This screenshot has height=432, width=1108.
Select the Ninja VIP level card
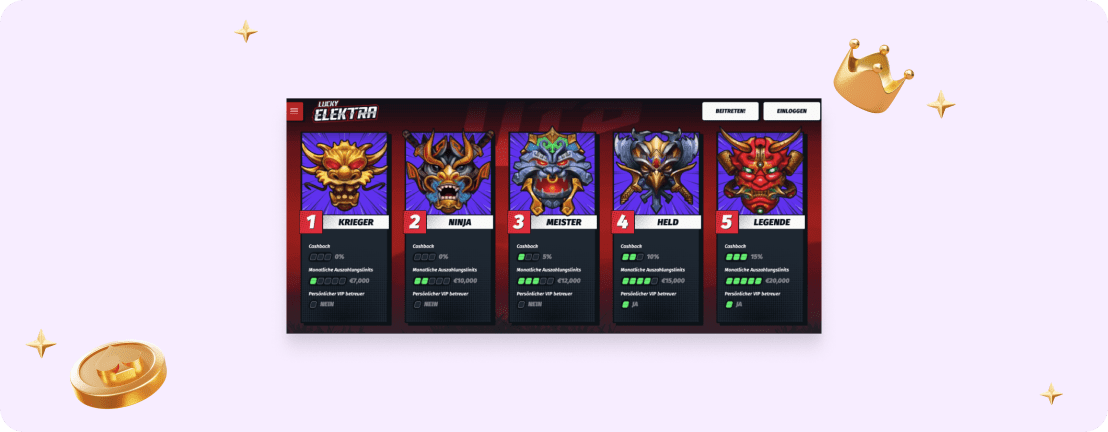(449, 226)
